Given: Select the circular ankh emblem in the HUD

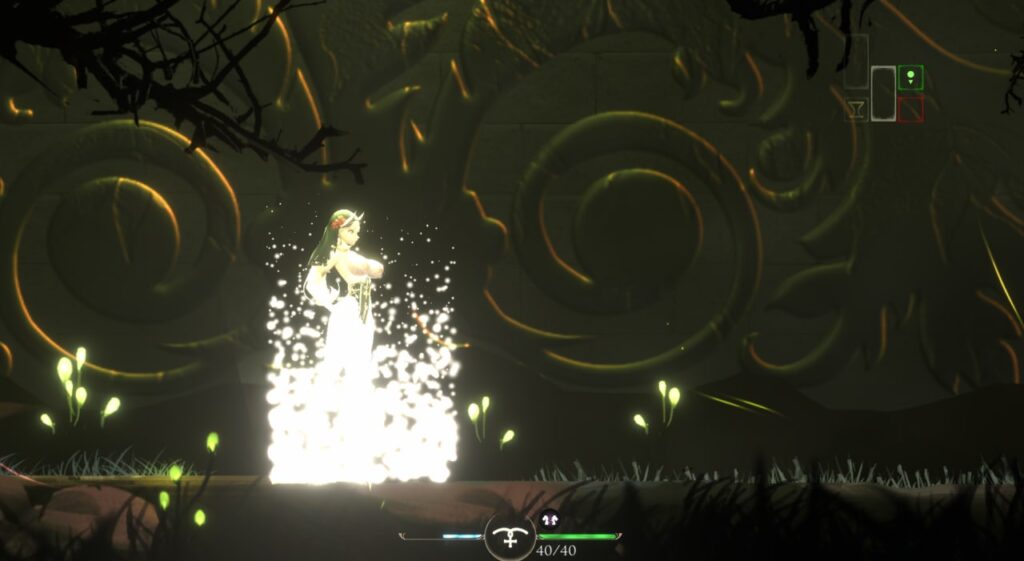Looking at the screenshot, I should [x=510, y=537].
